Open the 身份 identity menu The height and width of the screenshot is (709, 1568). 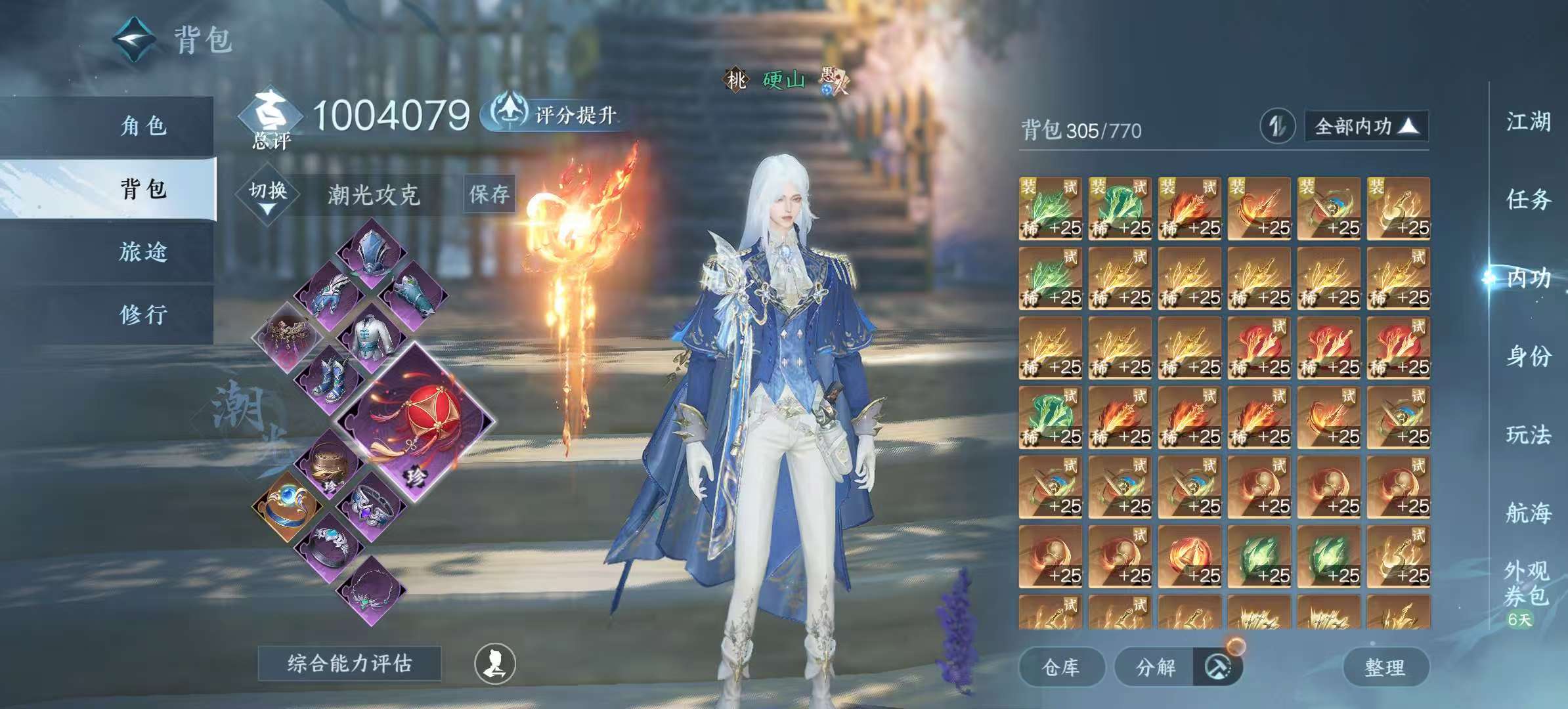(1528, 356)
